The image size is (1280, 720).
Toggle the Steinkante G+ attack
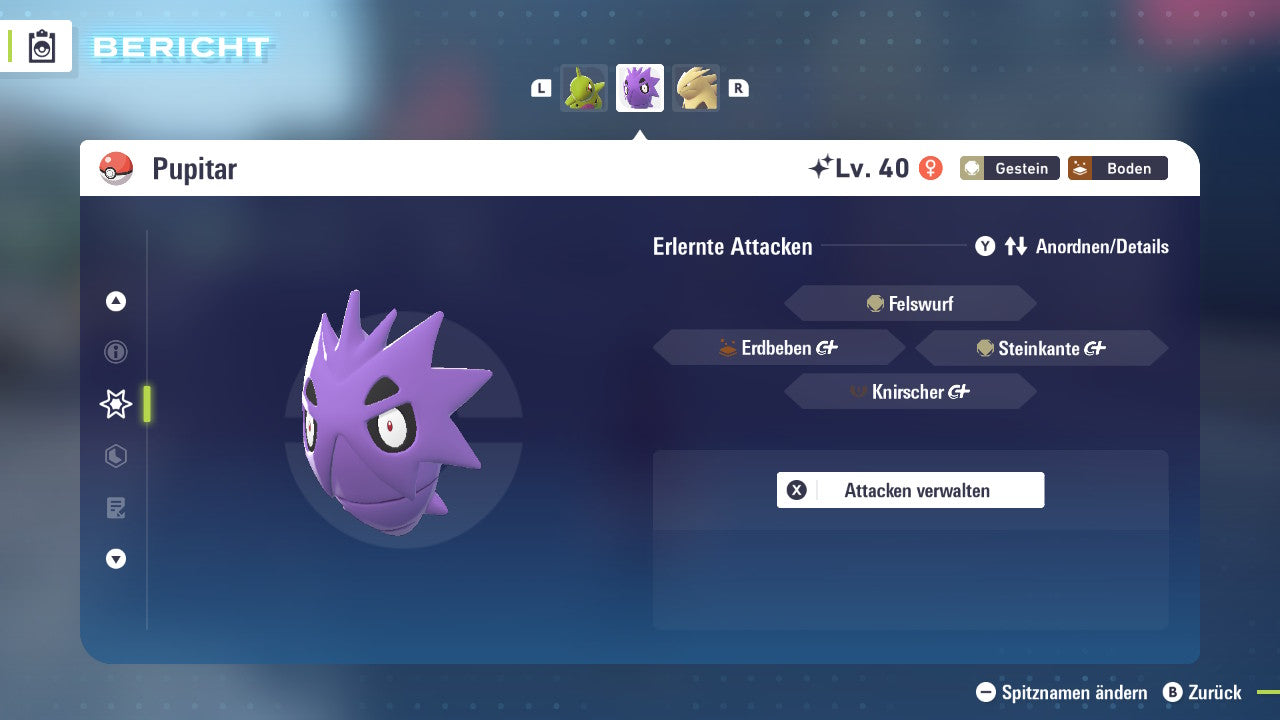1041,347
